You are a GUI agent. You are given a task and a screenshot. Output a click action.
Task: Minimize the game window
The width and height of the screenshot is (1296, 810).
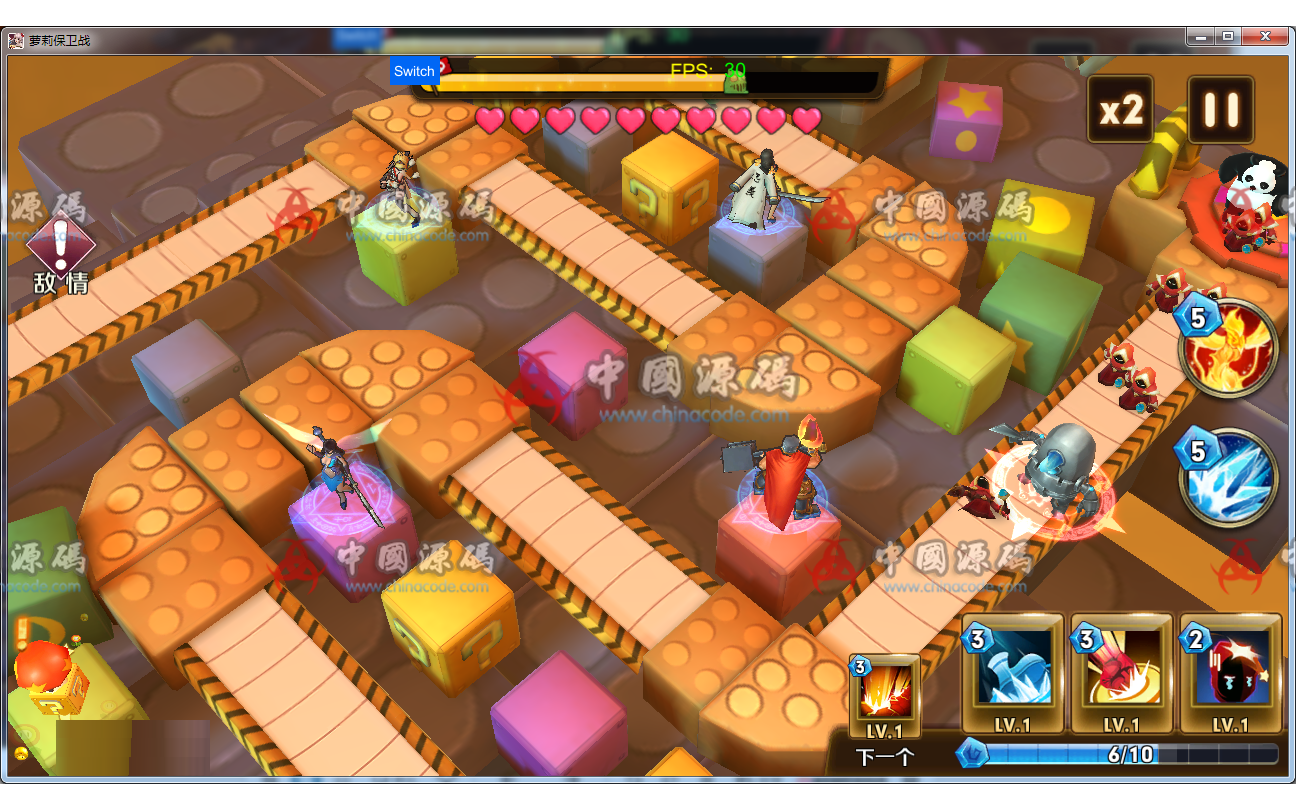1202,37
